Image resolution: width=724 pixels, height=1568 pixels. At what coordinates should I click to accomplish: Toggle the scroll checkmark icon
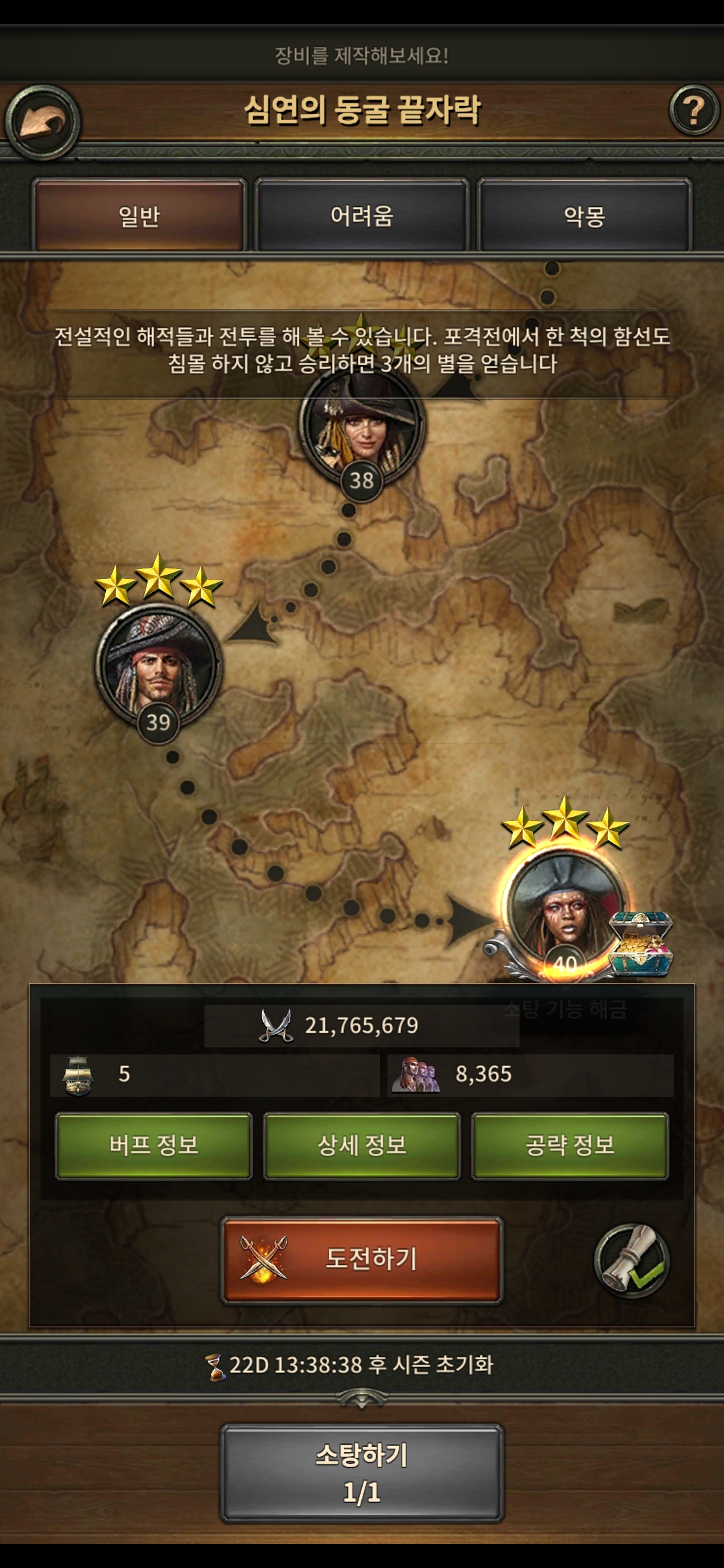[631, 1260]
